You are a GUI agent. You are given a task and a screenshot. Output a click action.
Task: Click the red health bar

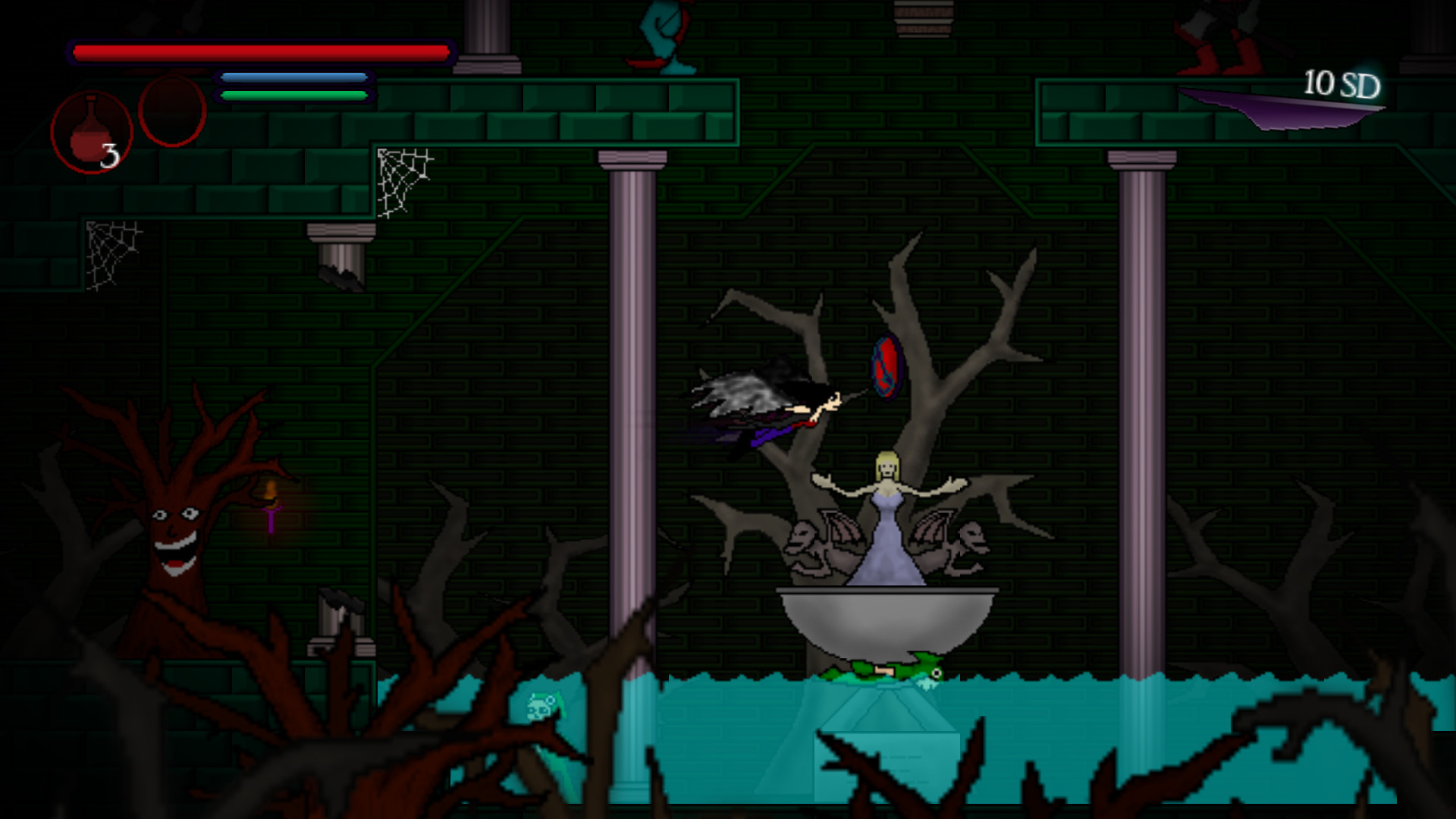[x=262, y=50]
